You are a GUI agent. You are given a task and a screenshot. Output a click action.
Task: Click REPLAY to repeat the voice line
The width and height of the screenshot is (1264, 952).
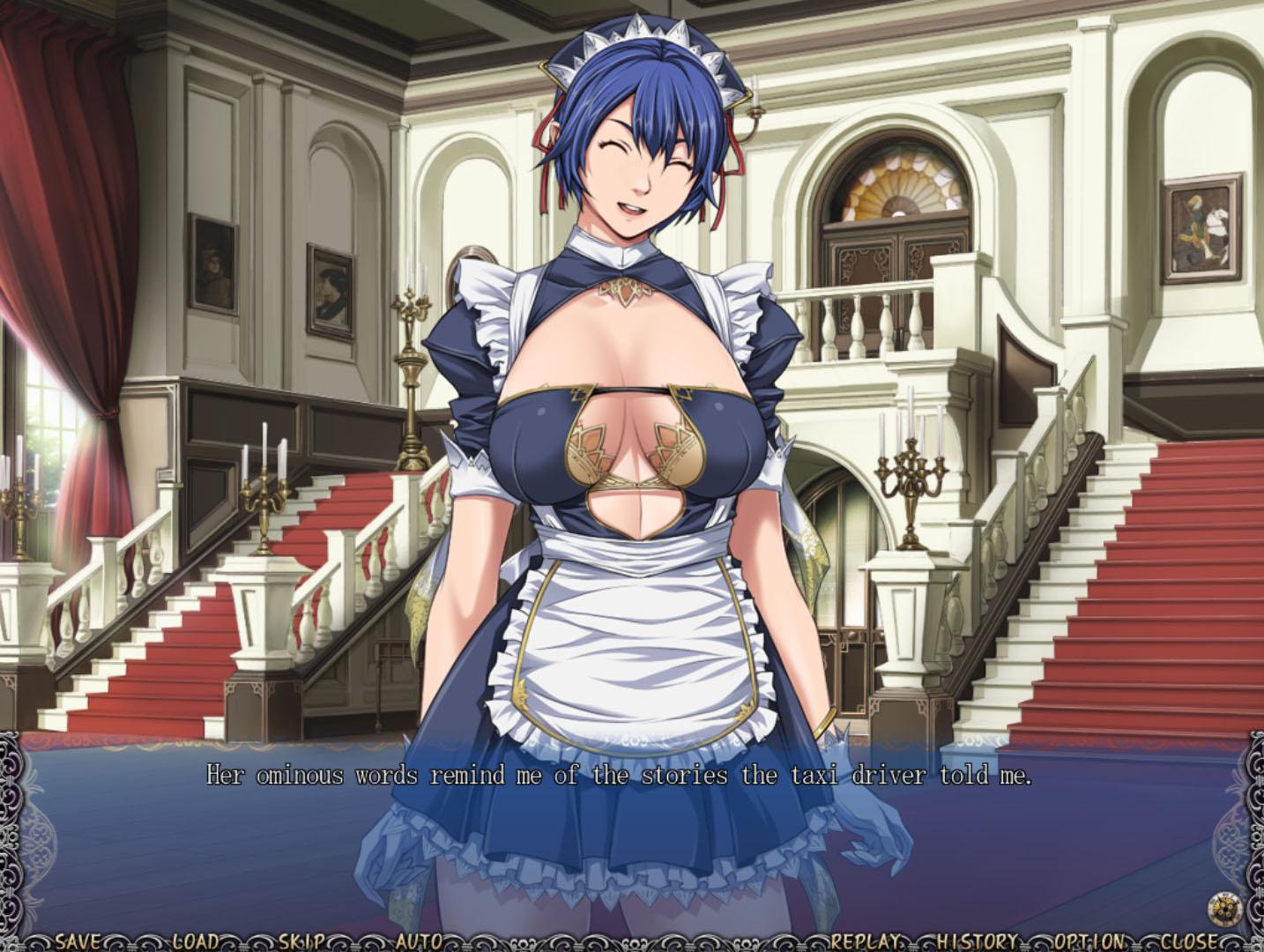point(866,941)
